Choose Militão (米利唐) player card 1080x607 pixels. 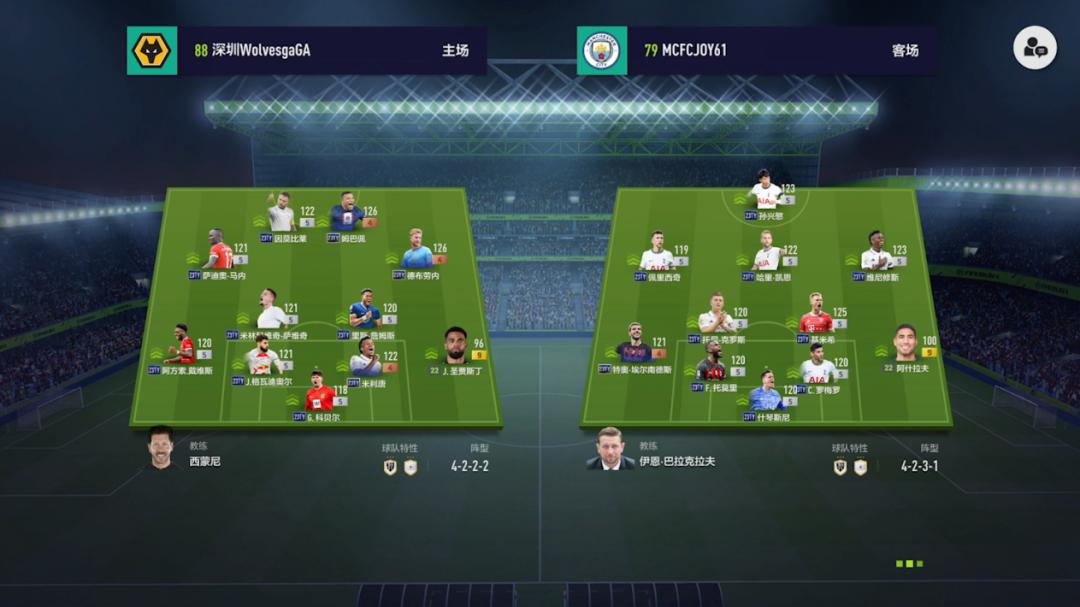coord(365,360)
